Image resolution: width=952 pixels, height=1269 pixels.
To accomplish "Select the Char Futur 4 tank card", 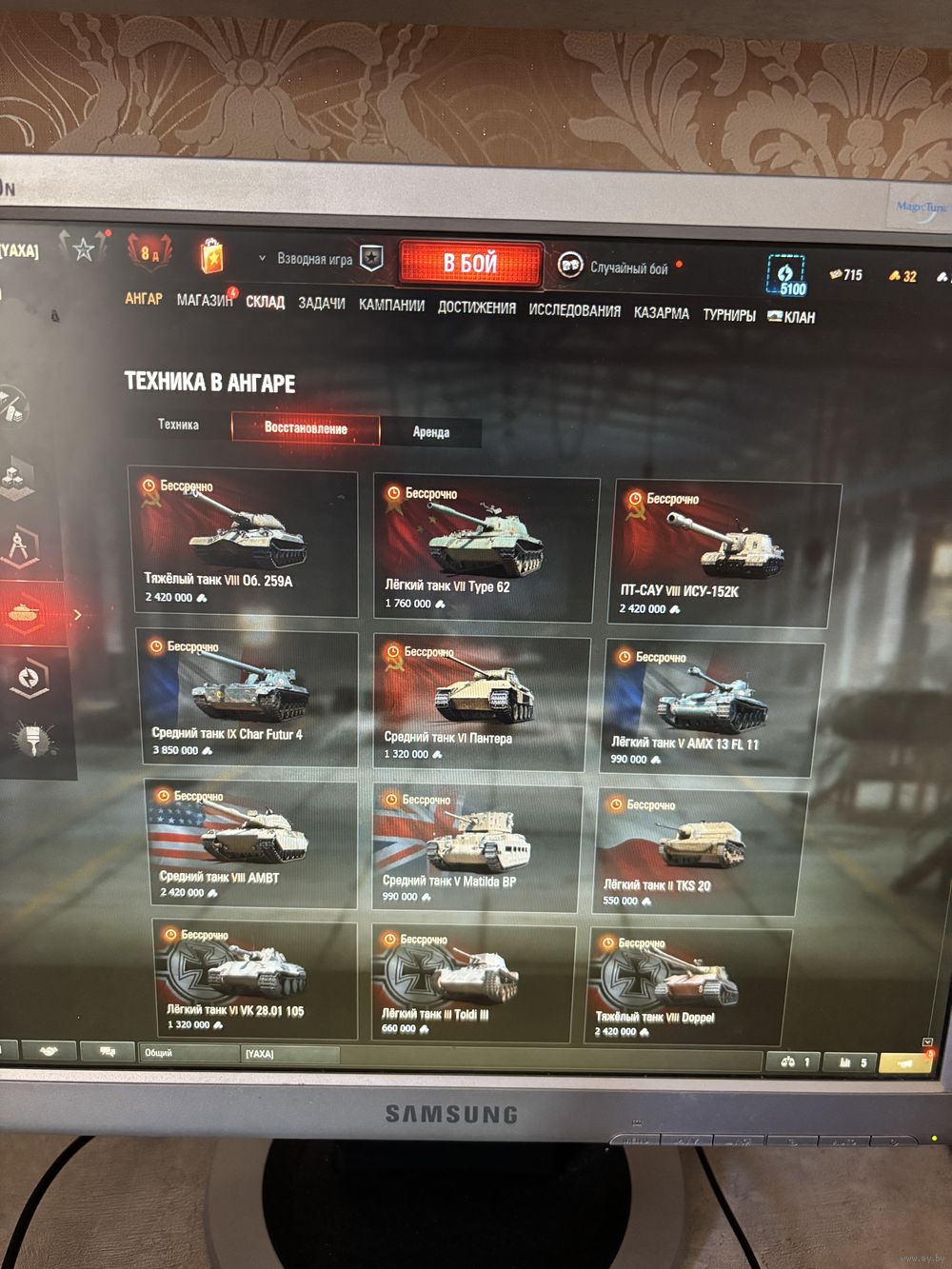I will (x=248, y=698).
